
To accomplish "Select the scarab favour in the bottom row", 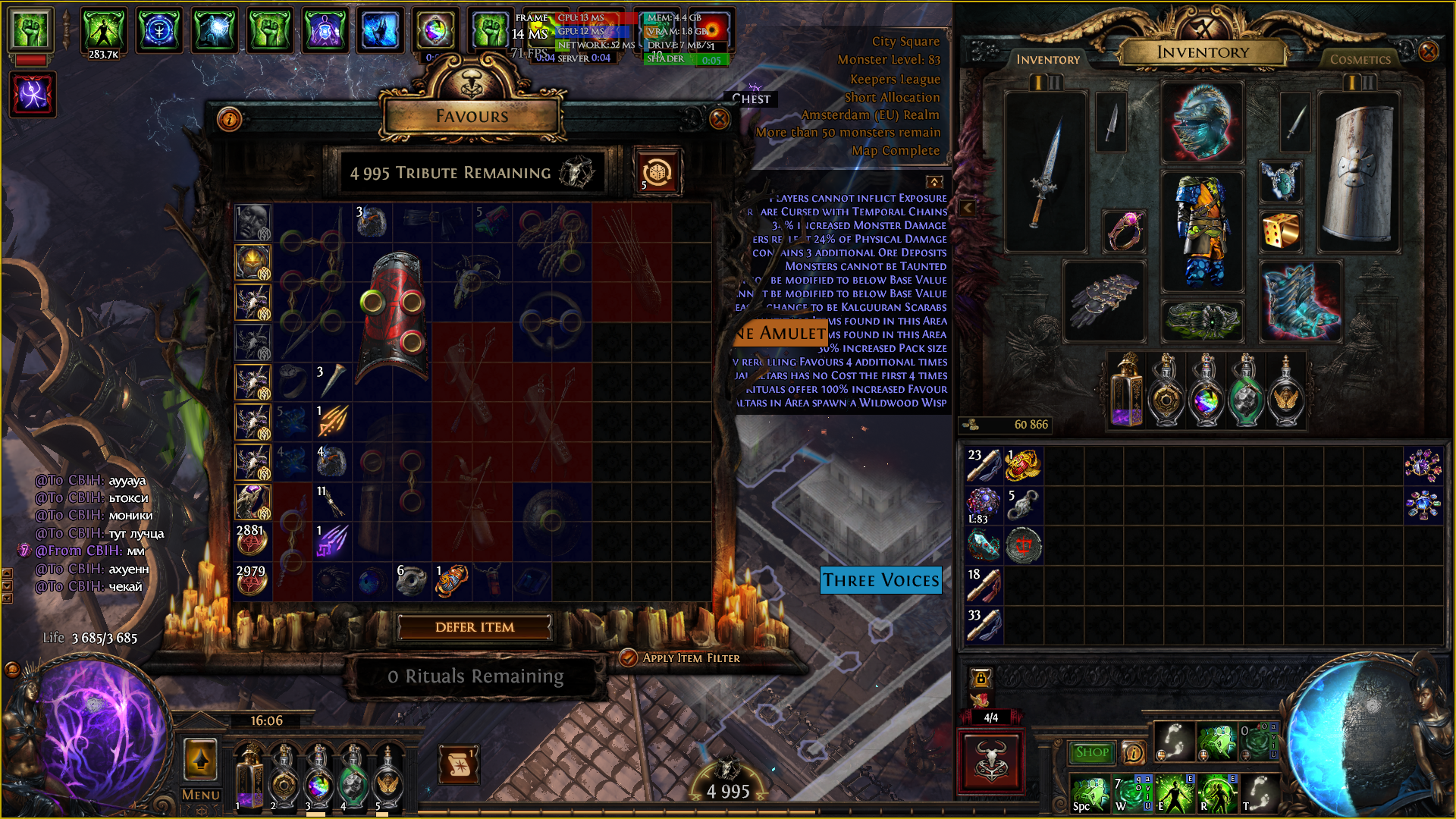I will point(451,581).
